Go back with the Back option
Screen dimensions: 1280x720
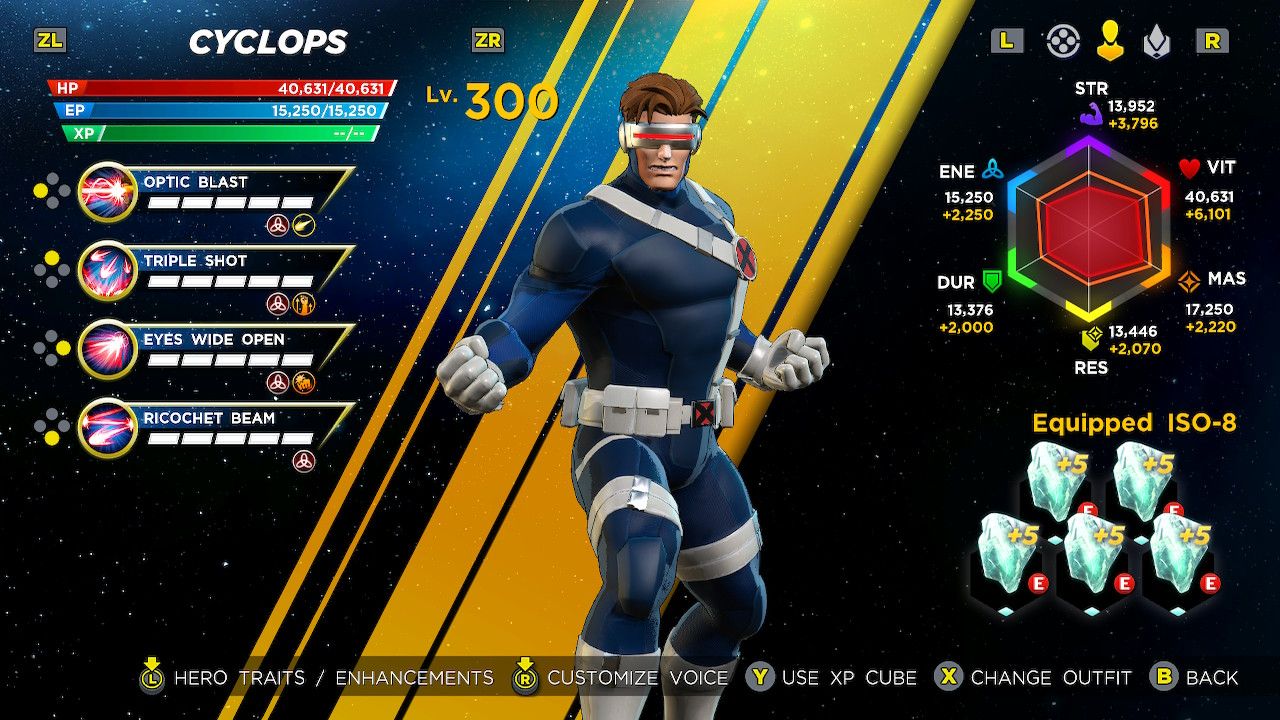1195,678
